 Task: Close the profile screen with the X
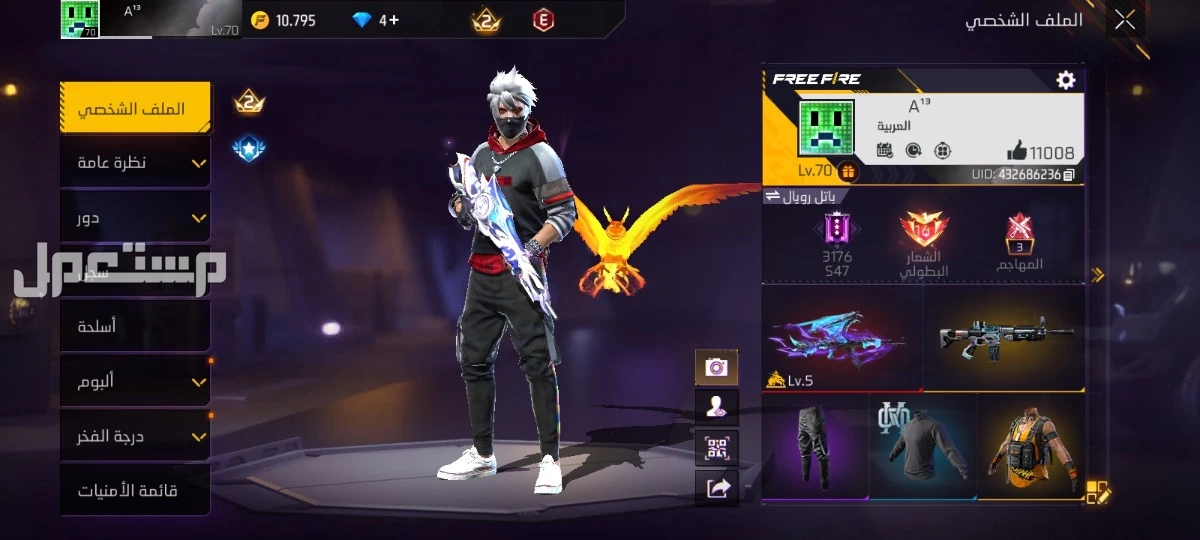pyautogui.click(x=1125, y=19)
